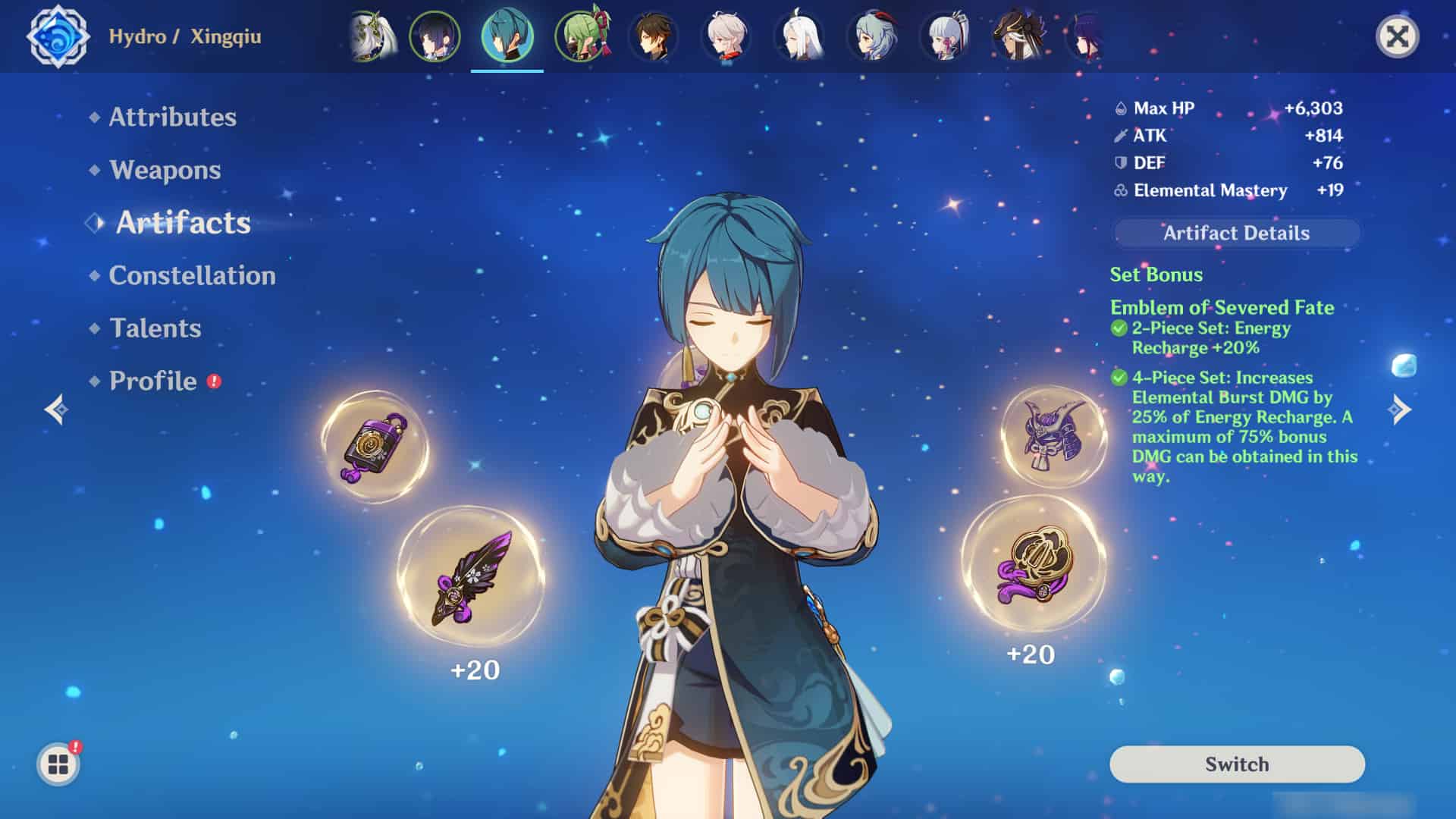The width and height of the screenshot is (1456, 819).
Task: Open the Attributes menu entry
Action: [172, 117]
